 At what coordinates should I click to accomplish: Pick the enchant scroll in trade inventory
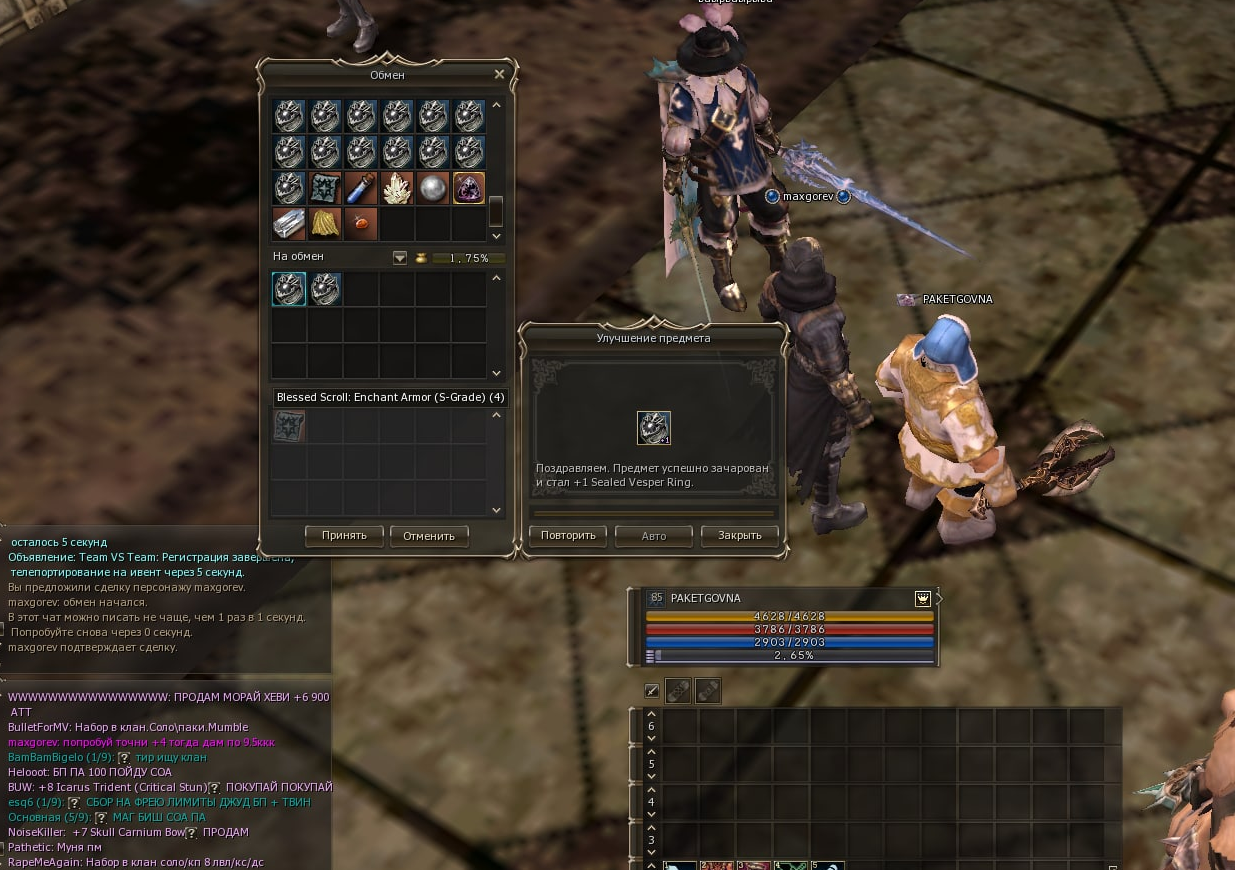click(325, 188)
